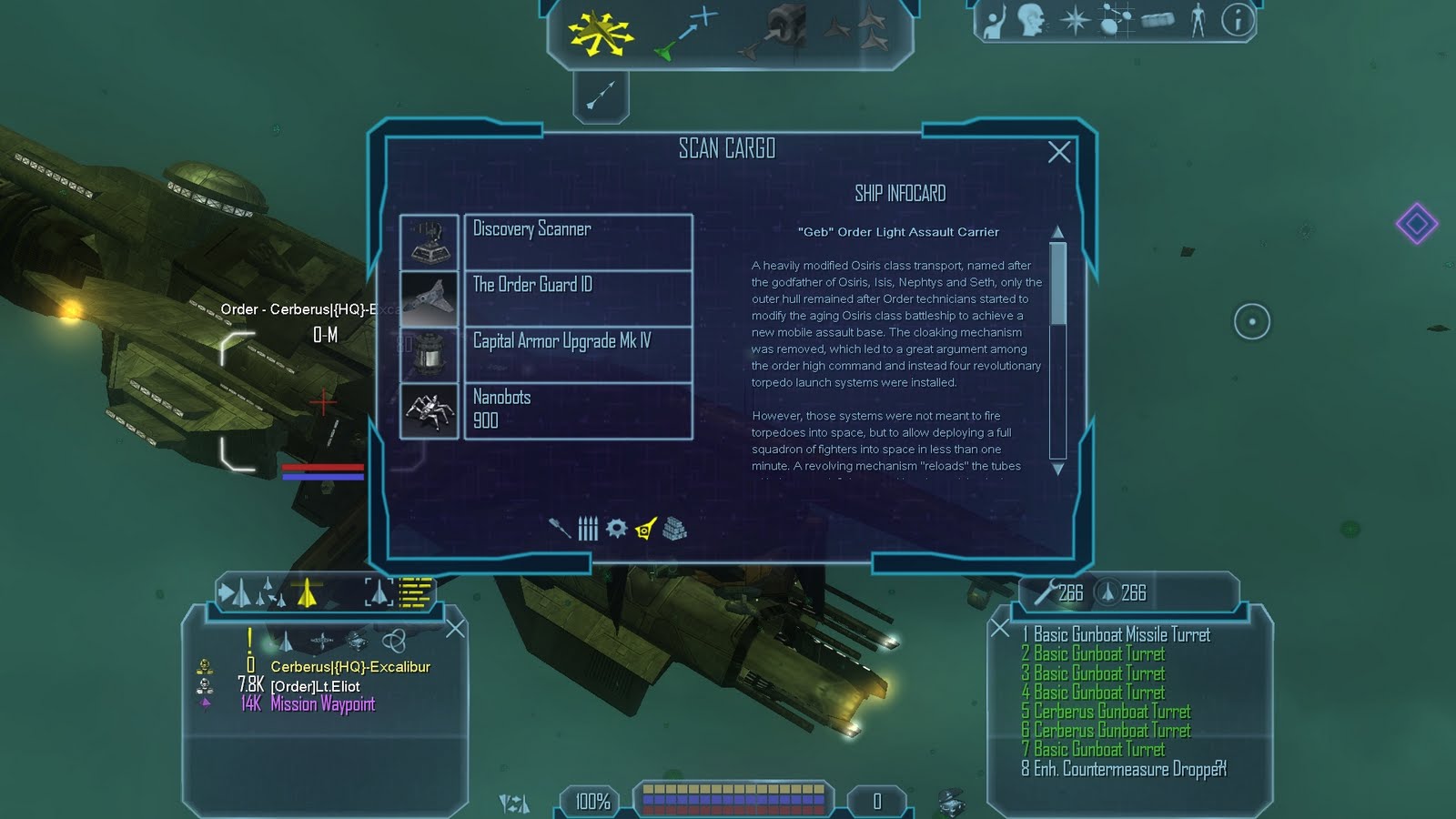
Task: Select The Order Guard ID row
Action: point(578,298)
